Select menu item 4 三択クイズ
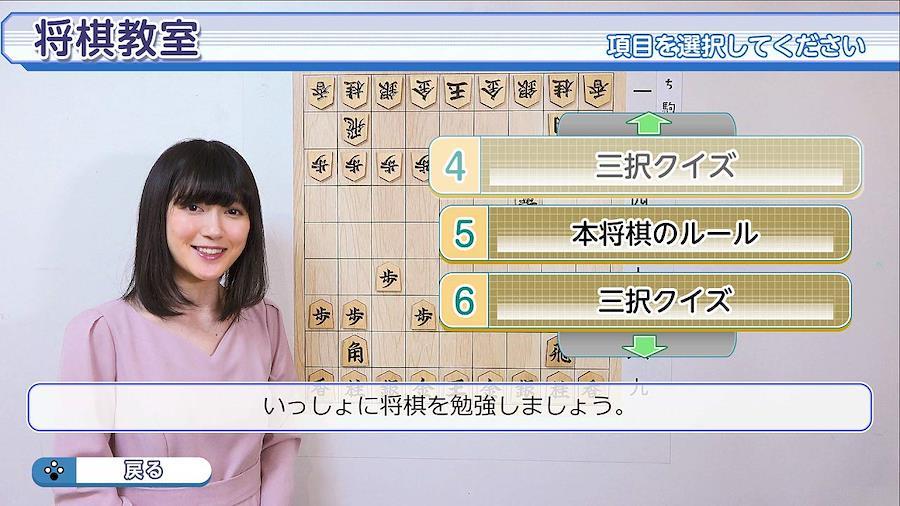The image size is (900, 506). tap(645, 165)
